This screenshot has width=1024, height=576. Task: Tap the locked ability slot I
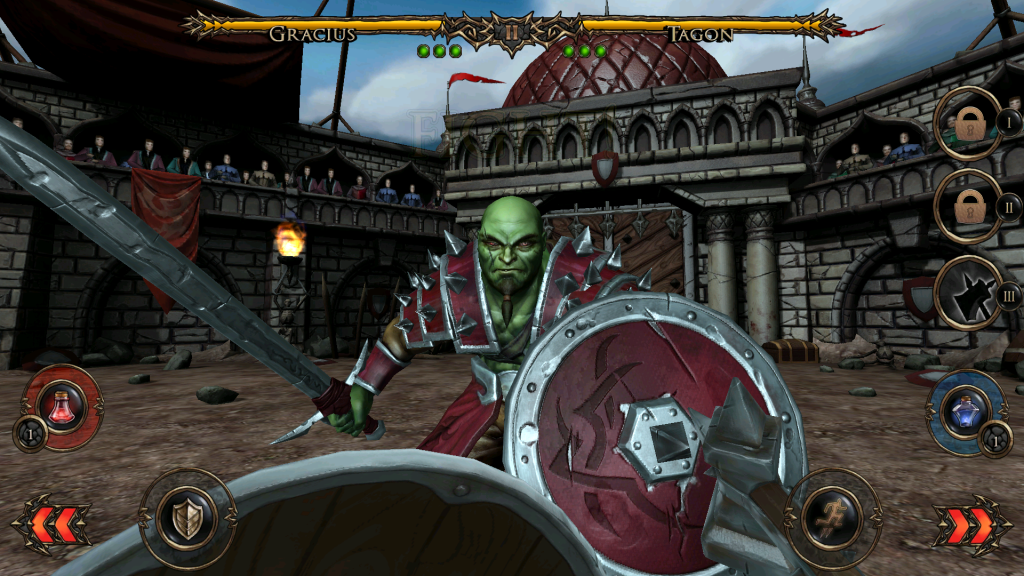(x=969, y=124)
